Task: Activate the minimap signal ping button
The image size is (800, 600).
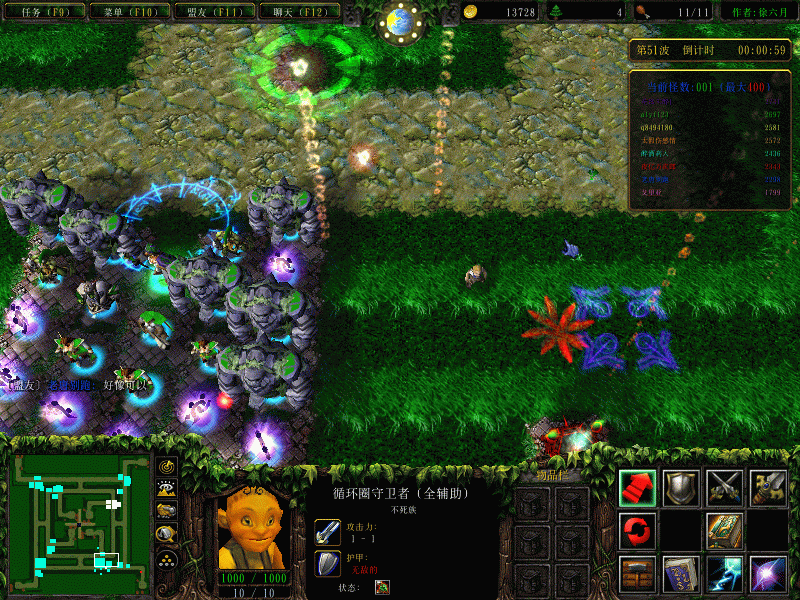Action: 167,467
